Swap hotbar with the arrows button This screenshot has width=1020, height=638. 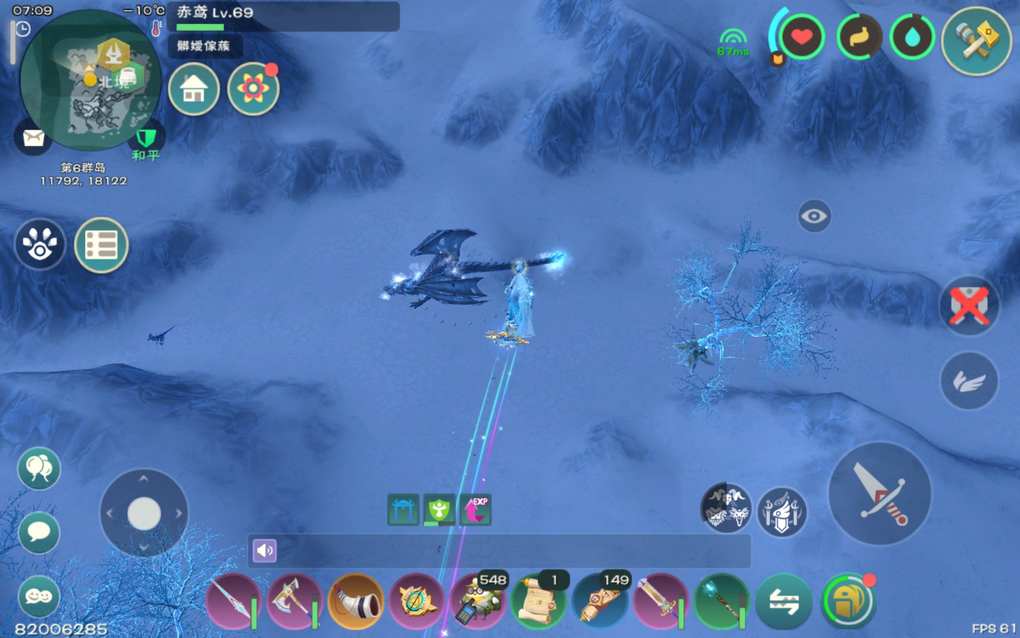click(x=783, y=602)
